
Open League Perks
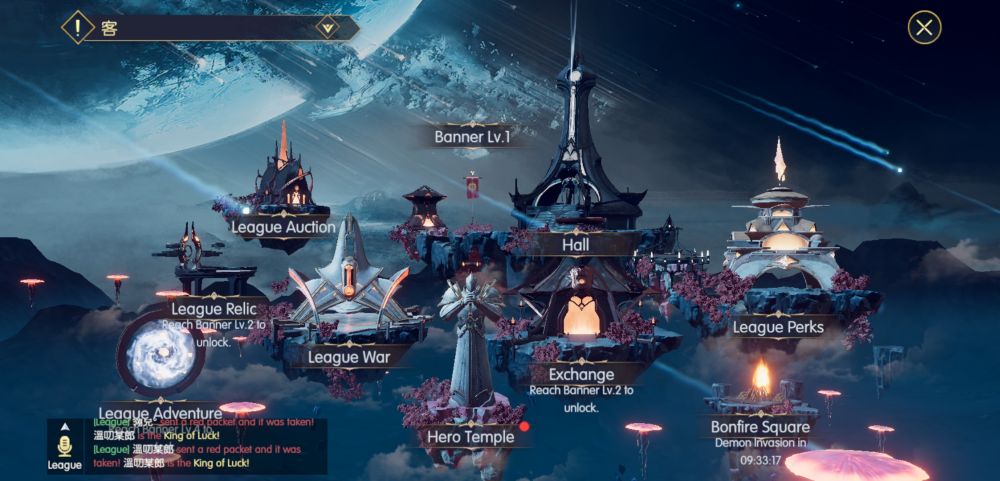[778, 327]
